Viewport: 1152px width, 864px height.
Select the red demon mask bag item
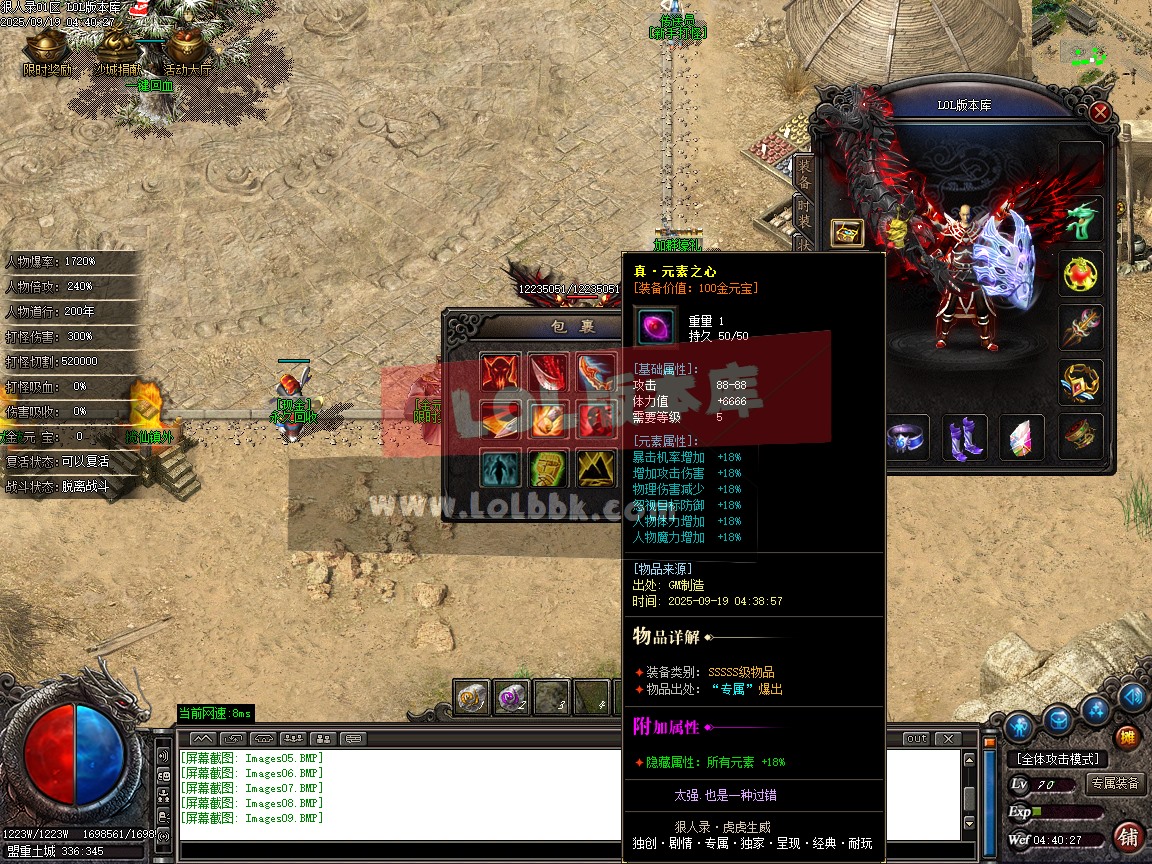(499, 373)
